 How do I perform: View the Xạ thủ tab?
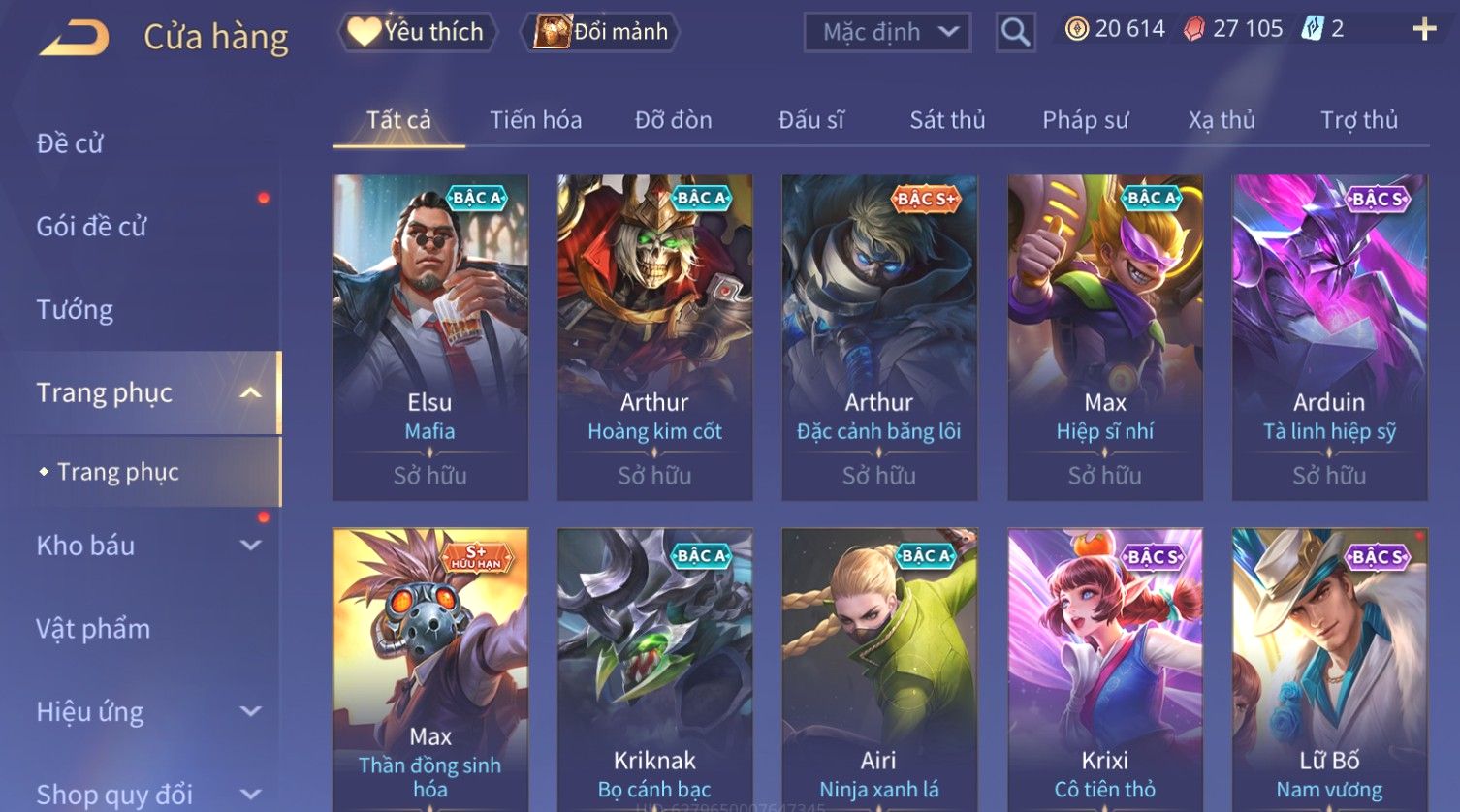pyautogui.click(x=1222, y=120)
